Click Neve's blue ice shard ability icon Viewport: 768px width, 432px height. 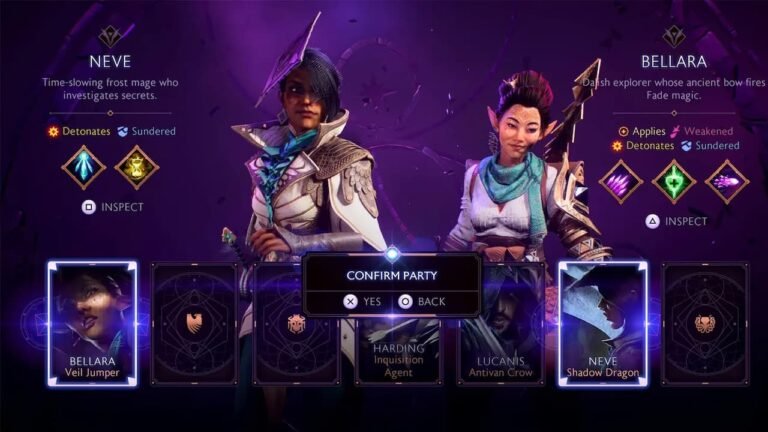tap(84, 167)
